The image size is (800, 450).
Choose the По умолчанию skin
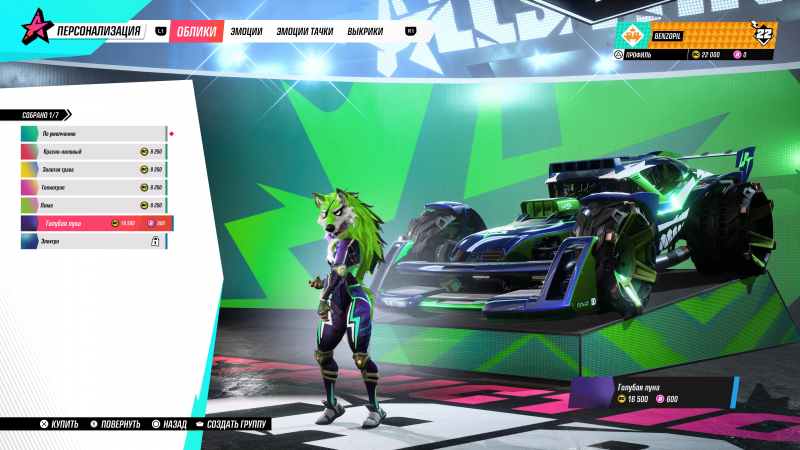click(93, 133)
